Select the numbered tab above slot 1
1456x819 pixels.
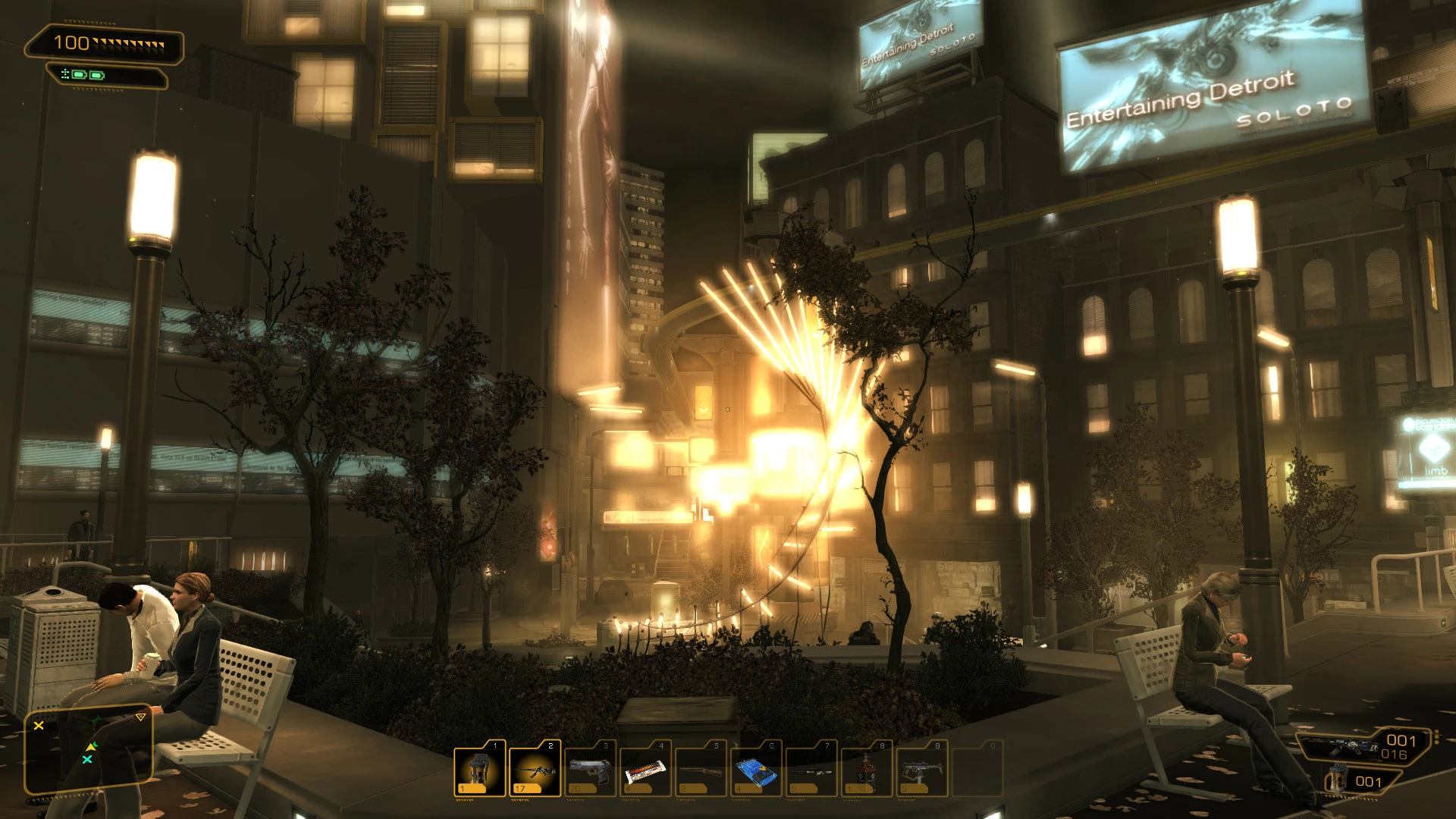497,746
